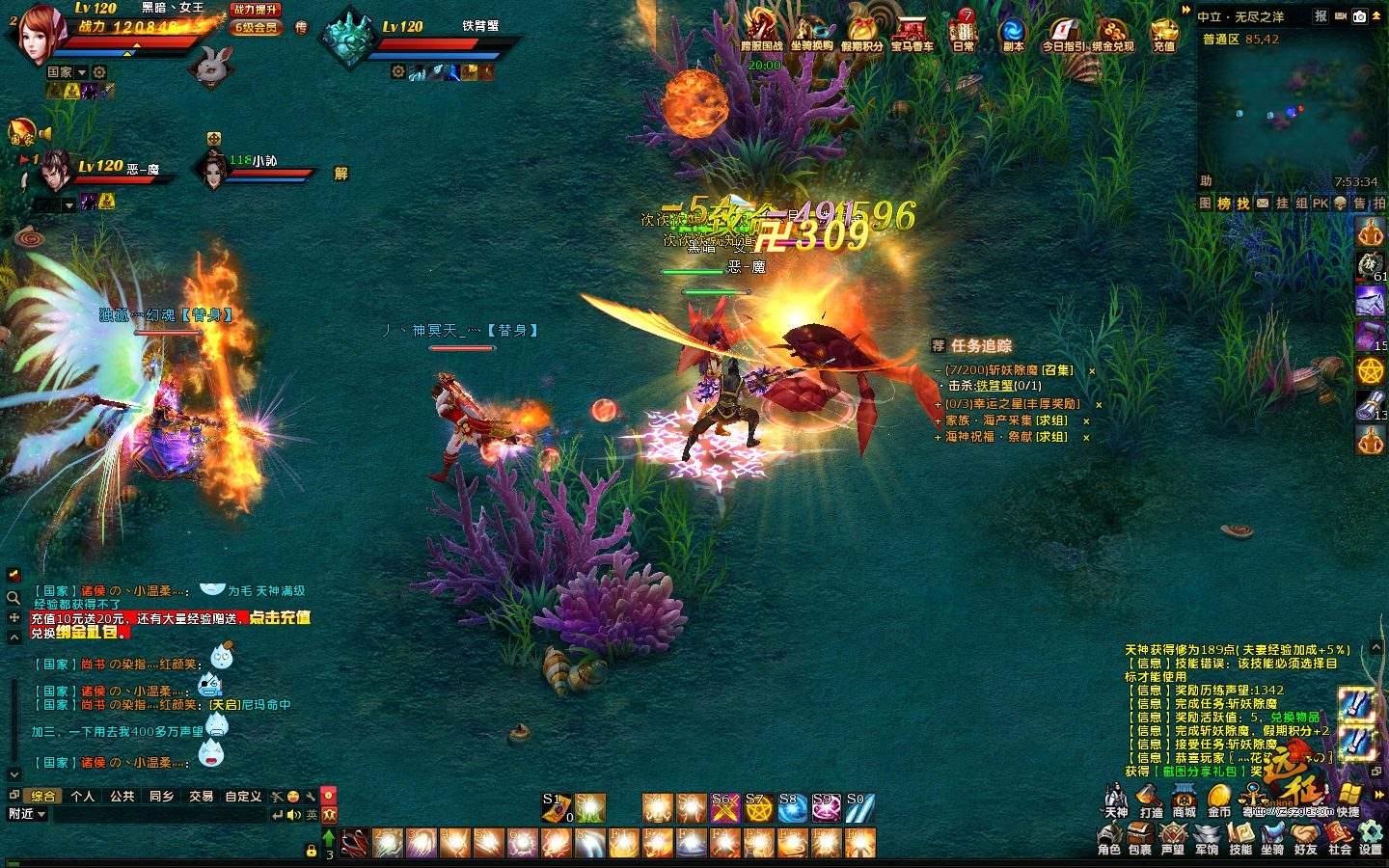Switch to the 交易 trade chat tab

[201, 796]
